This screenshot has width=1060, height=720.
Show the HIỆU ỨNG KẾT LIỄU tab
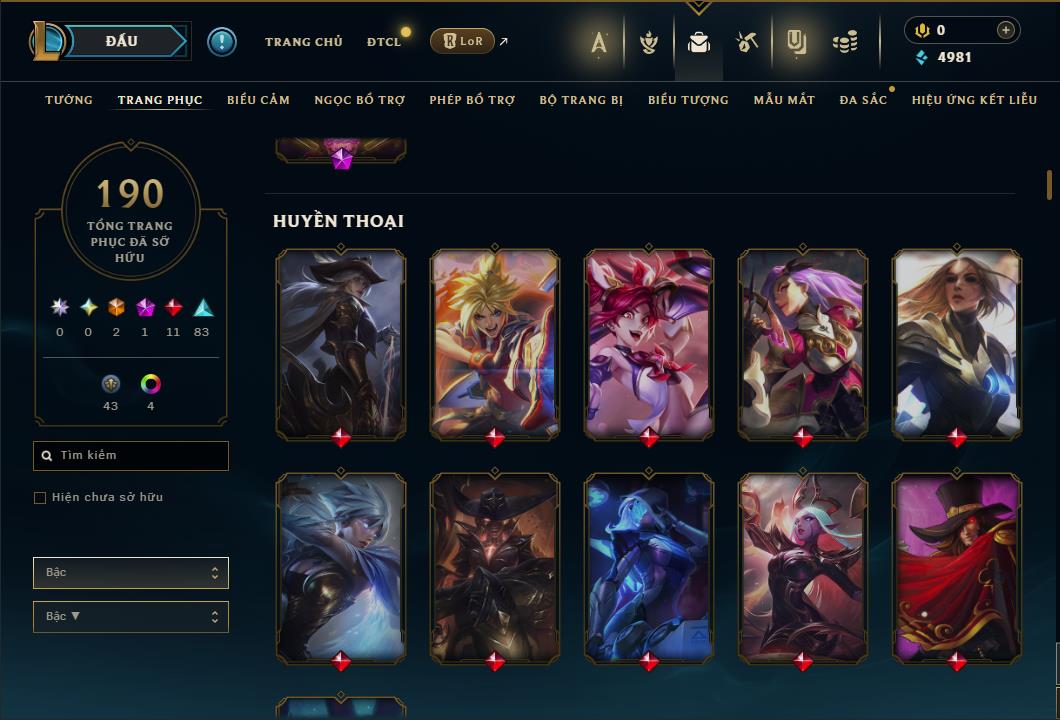974,100
